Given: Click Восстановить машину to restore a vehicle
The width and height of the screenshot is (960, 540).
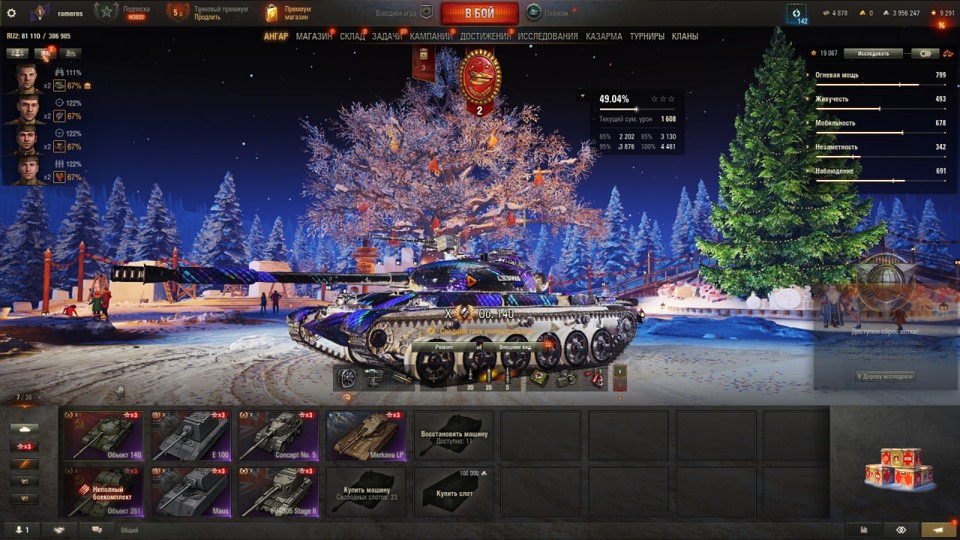Looking at the screenshot, I should 453,435.
